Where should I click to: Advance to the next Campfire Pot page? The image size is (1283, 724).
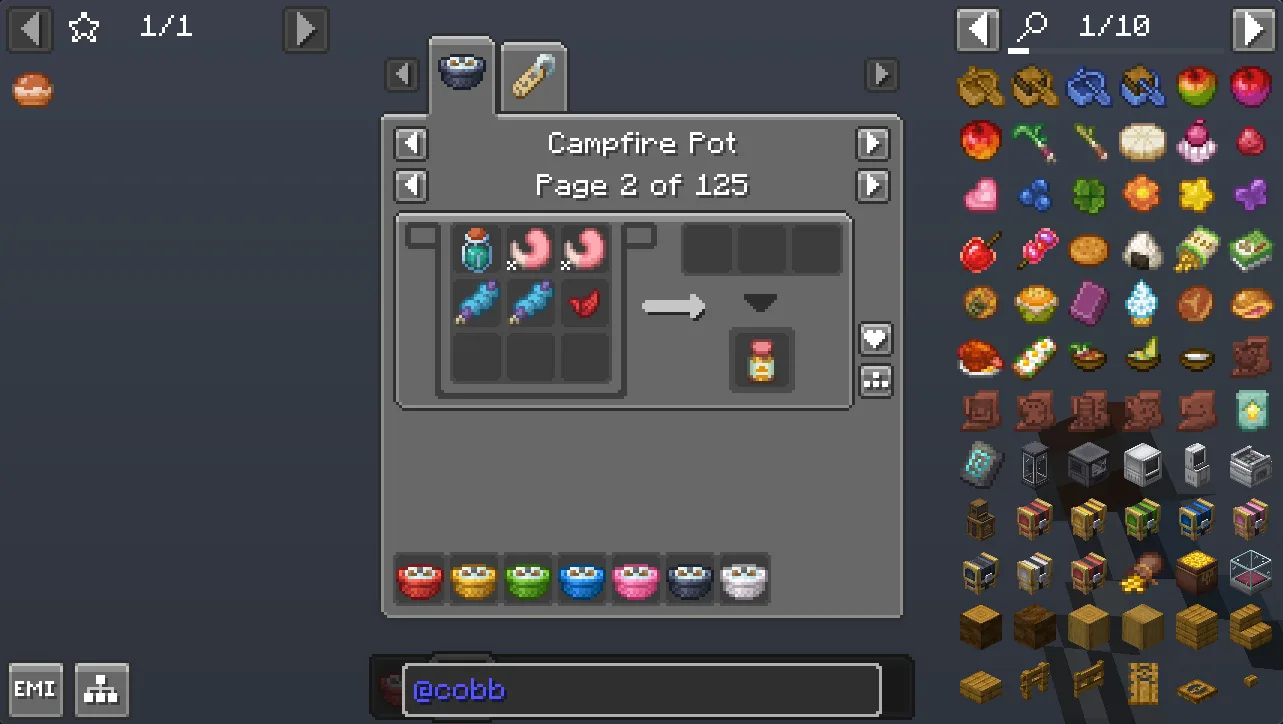[872, 186]
